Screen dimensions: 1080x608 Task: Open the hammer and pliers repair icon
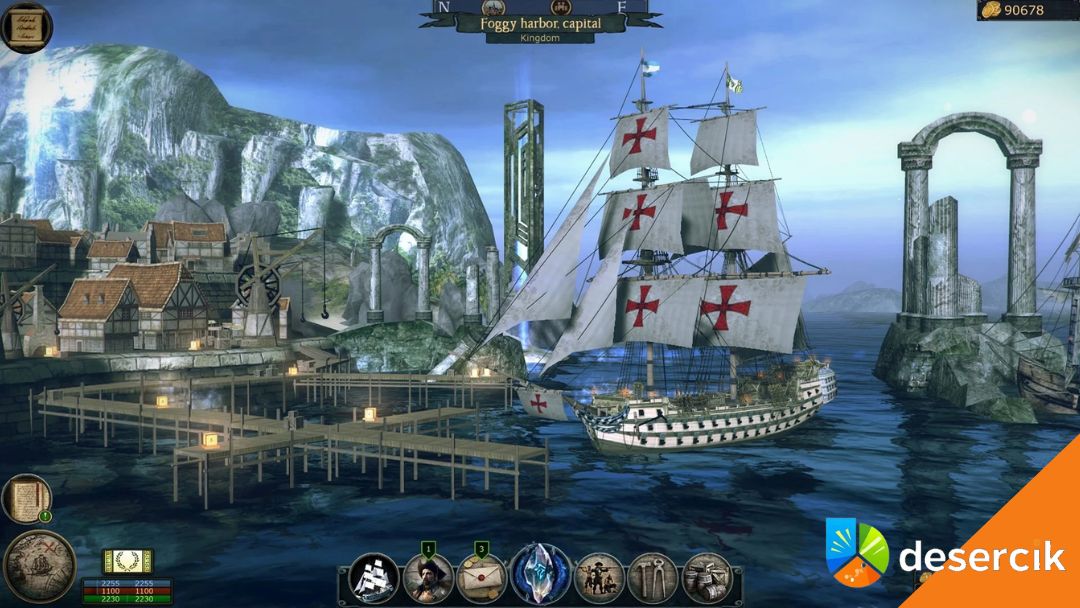(653, 577)
